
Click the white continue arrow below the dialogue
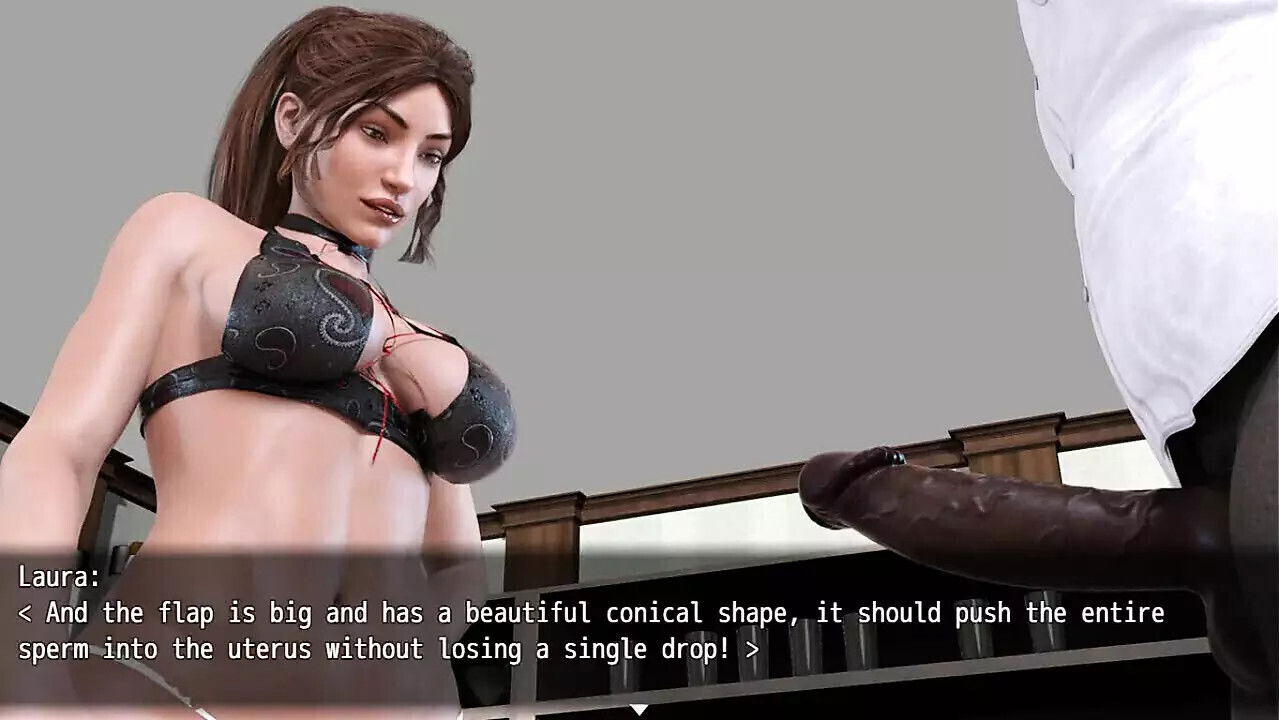(639, 710)
